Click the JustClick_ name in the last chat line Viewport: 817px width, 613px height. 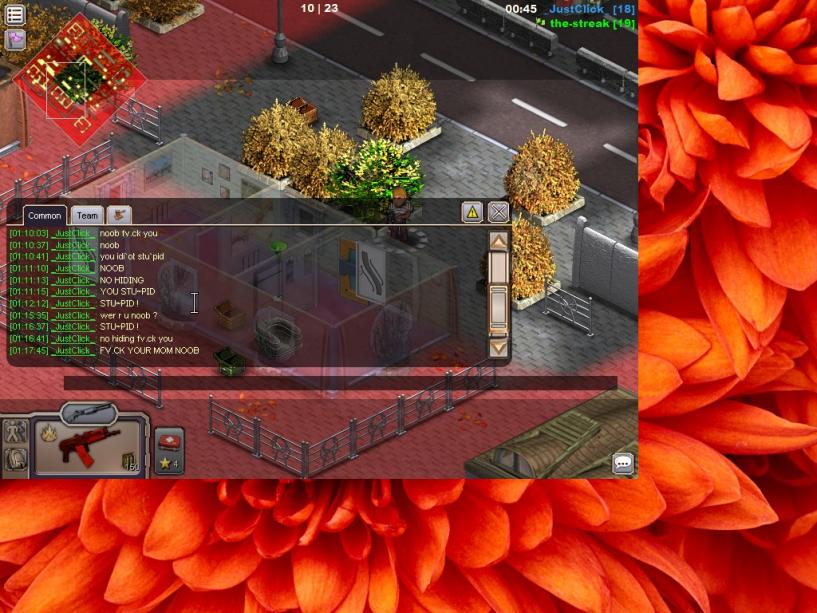(x=74, y=351)
